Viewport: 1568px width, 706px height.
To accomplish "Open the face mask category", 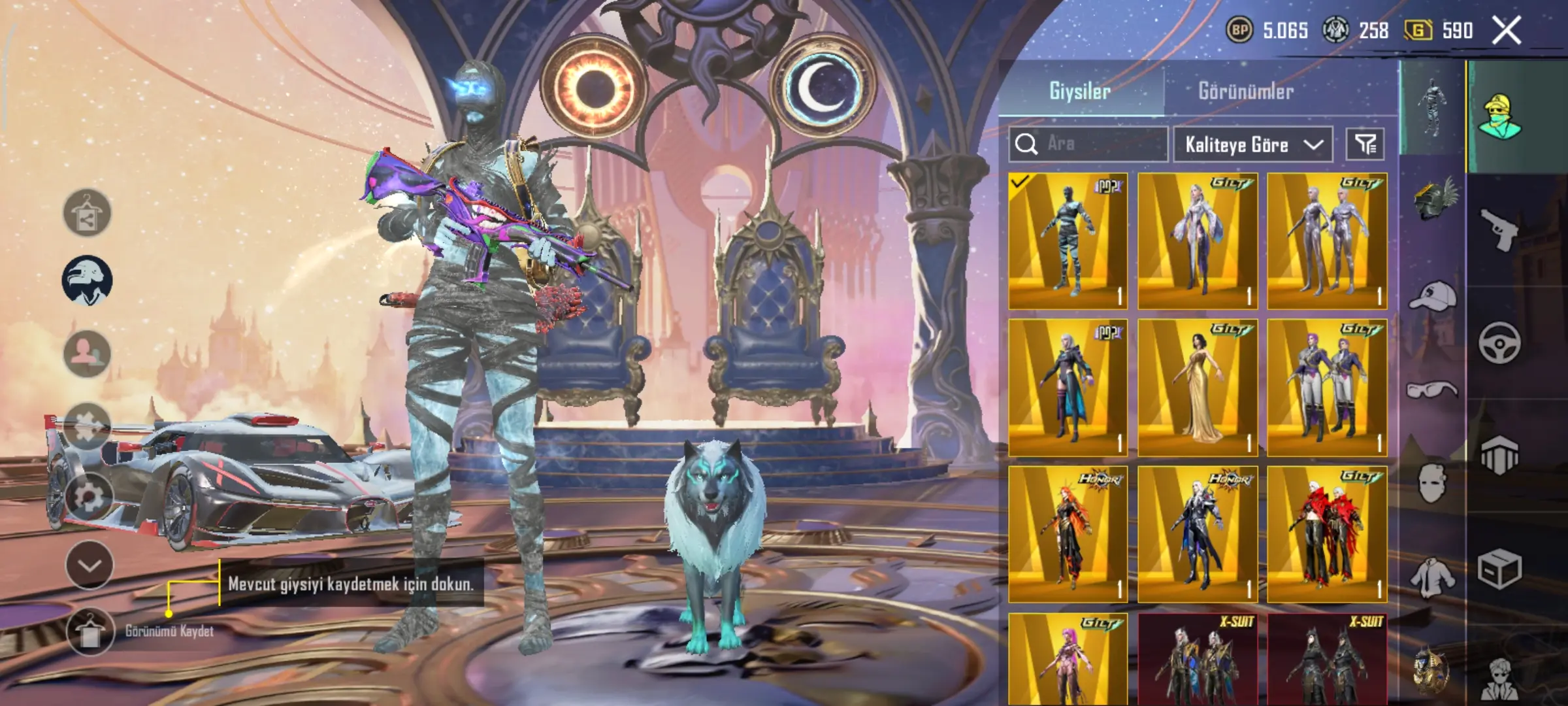I will point(1432,484).
